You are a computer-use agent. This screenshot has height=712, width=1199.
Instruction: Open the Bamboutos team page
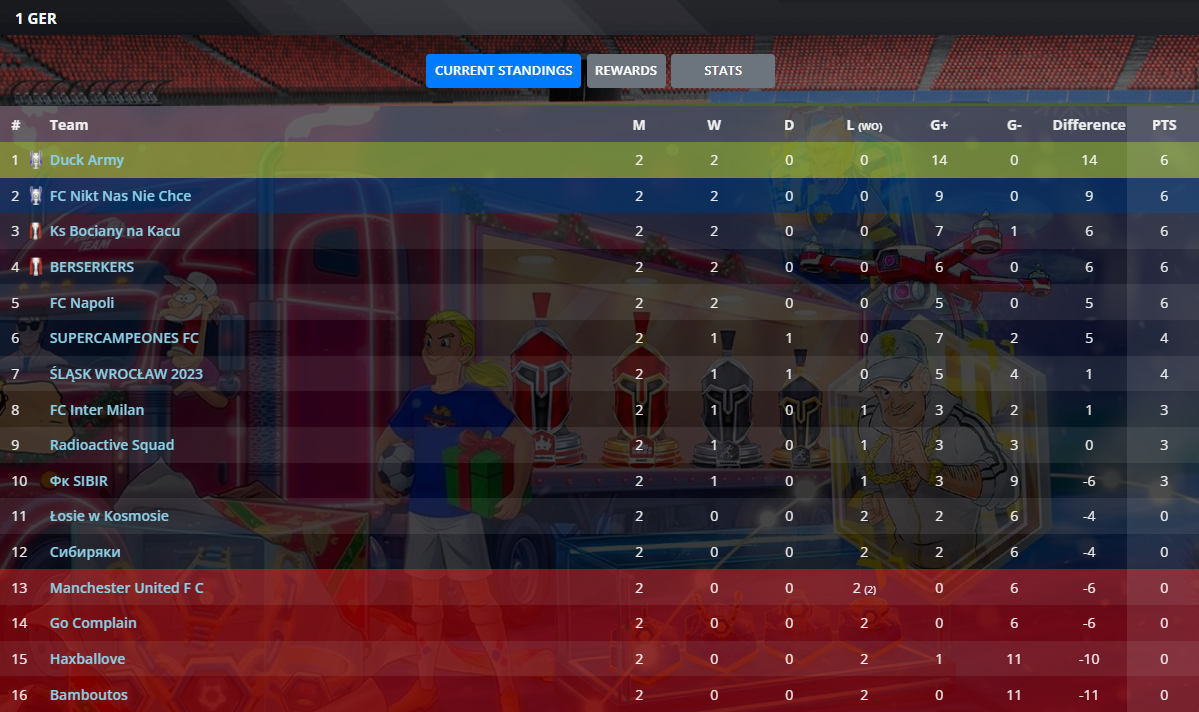coord(89,695)
